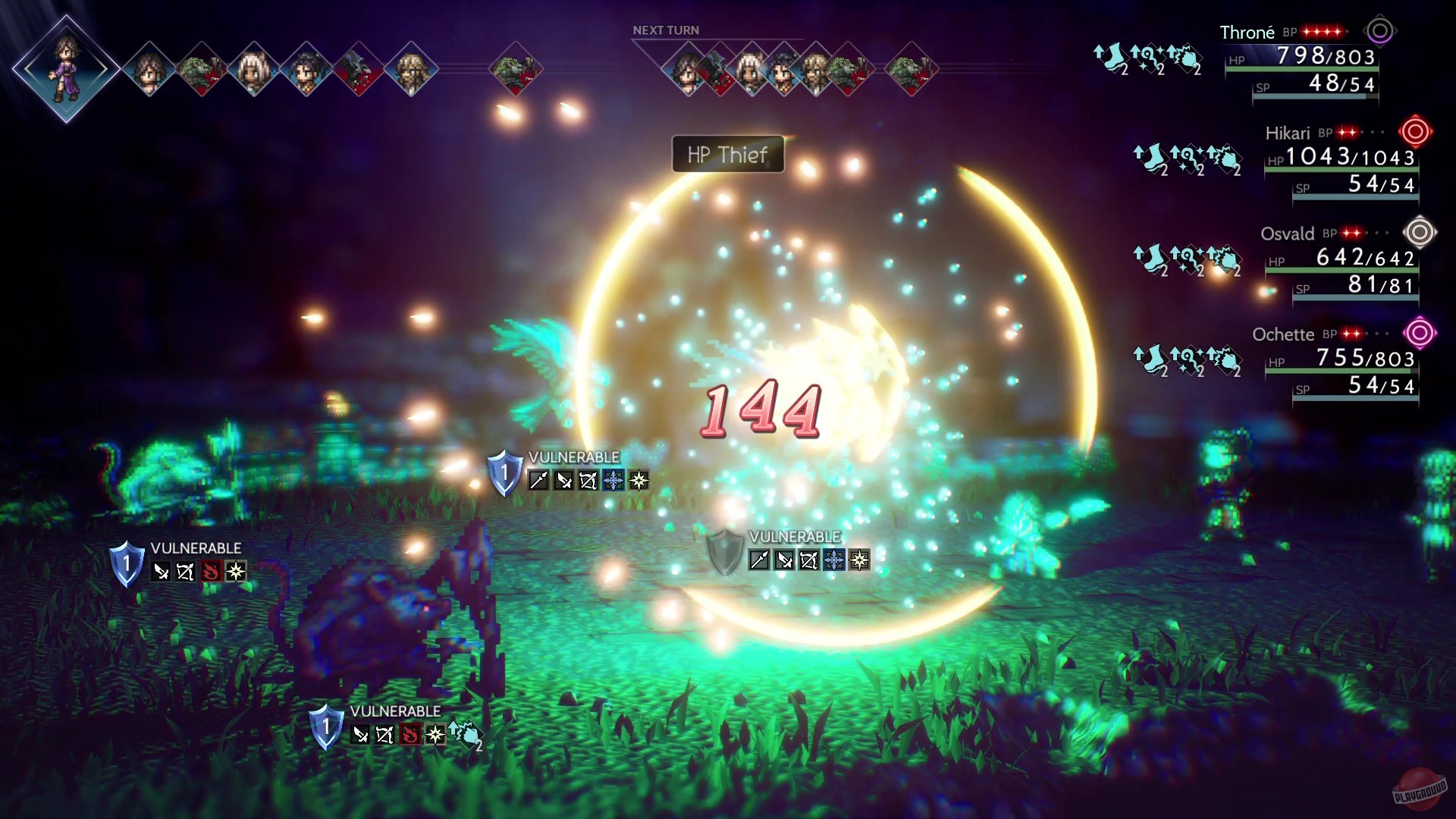Click the fire weakness icon beside the left VULNERABLE shield

212,571
